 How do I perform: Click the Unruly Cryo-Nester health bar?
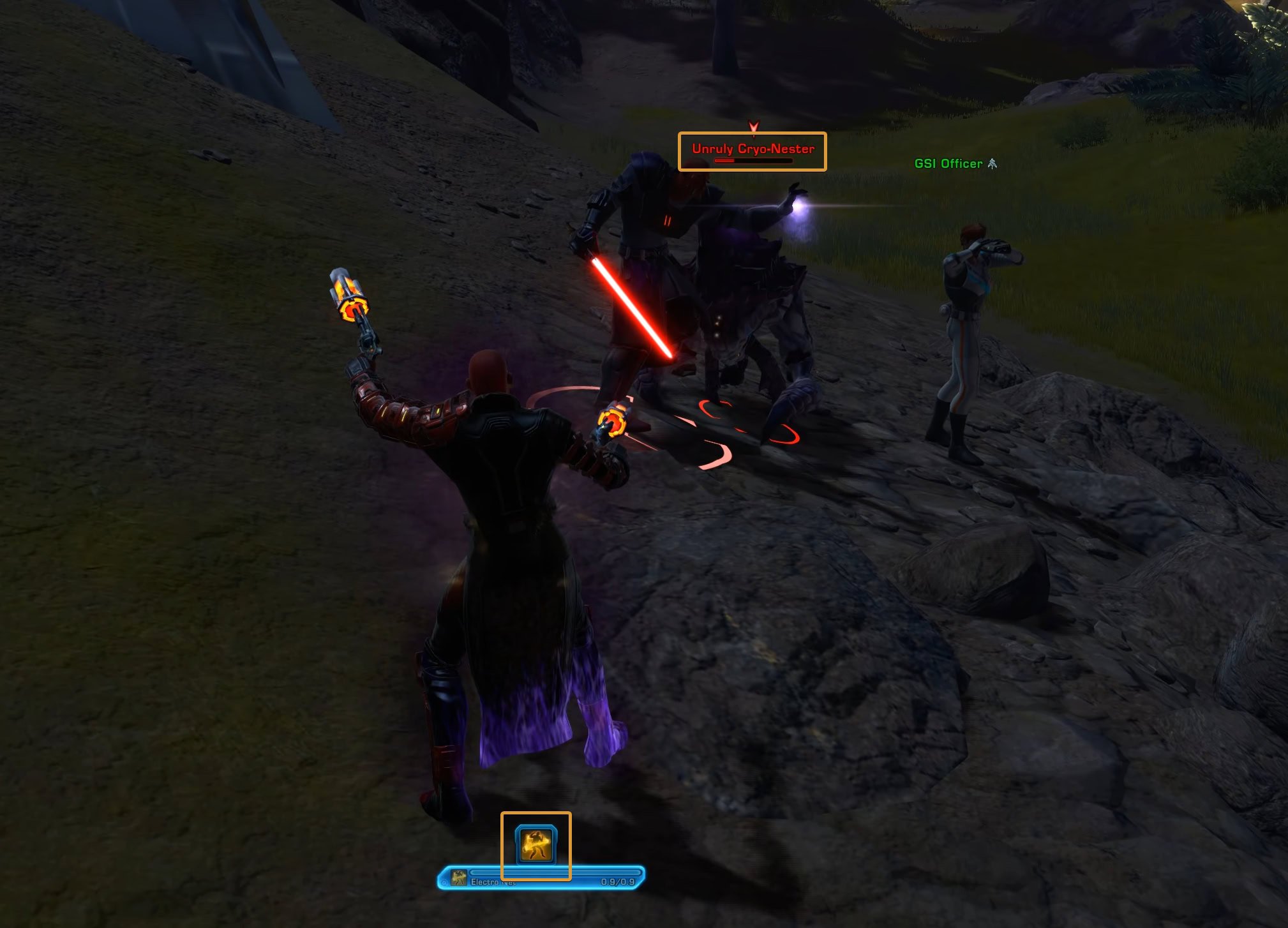coord(752,161)
